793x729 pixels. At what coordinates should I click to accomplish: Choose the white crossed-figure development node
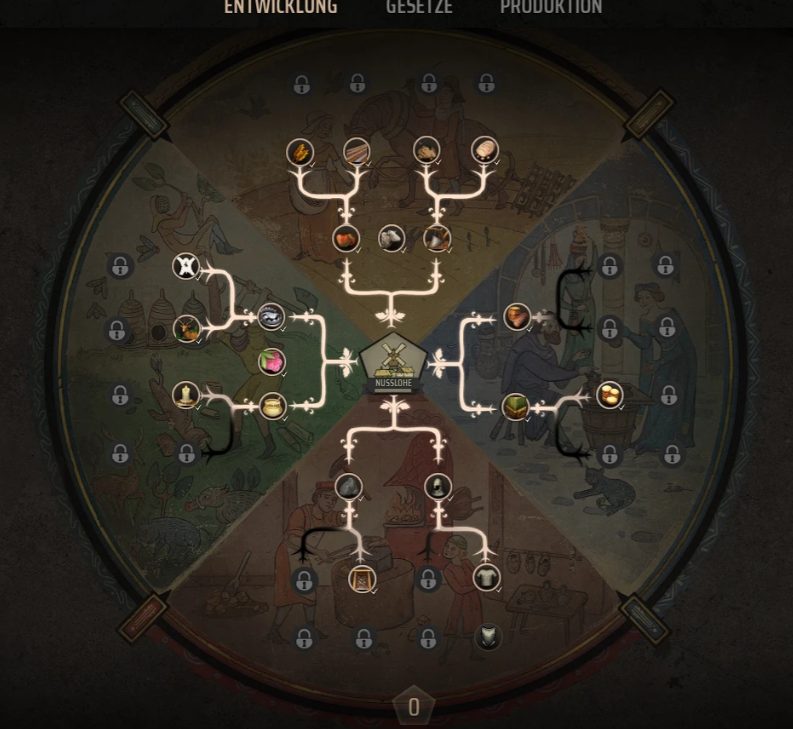pyautogui.click(x=186, y=267)
